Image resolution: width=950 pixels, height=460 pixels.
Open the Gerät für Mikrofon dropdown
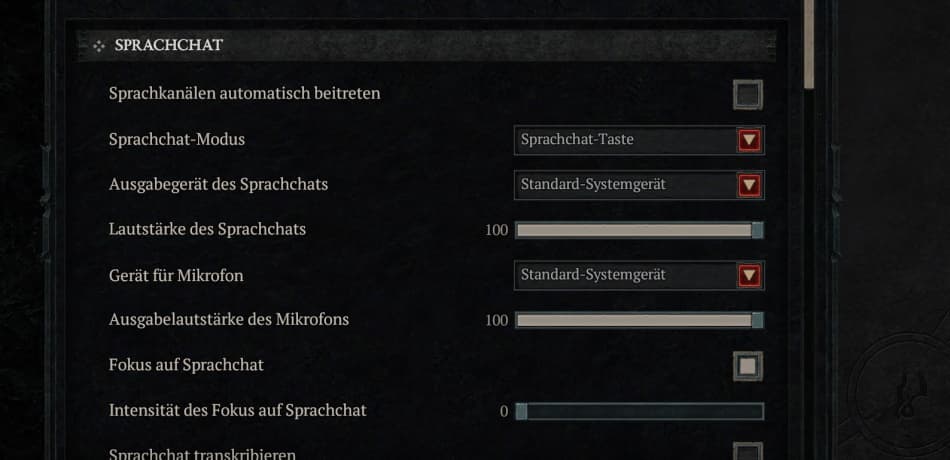(x=639, y=275)
